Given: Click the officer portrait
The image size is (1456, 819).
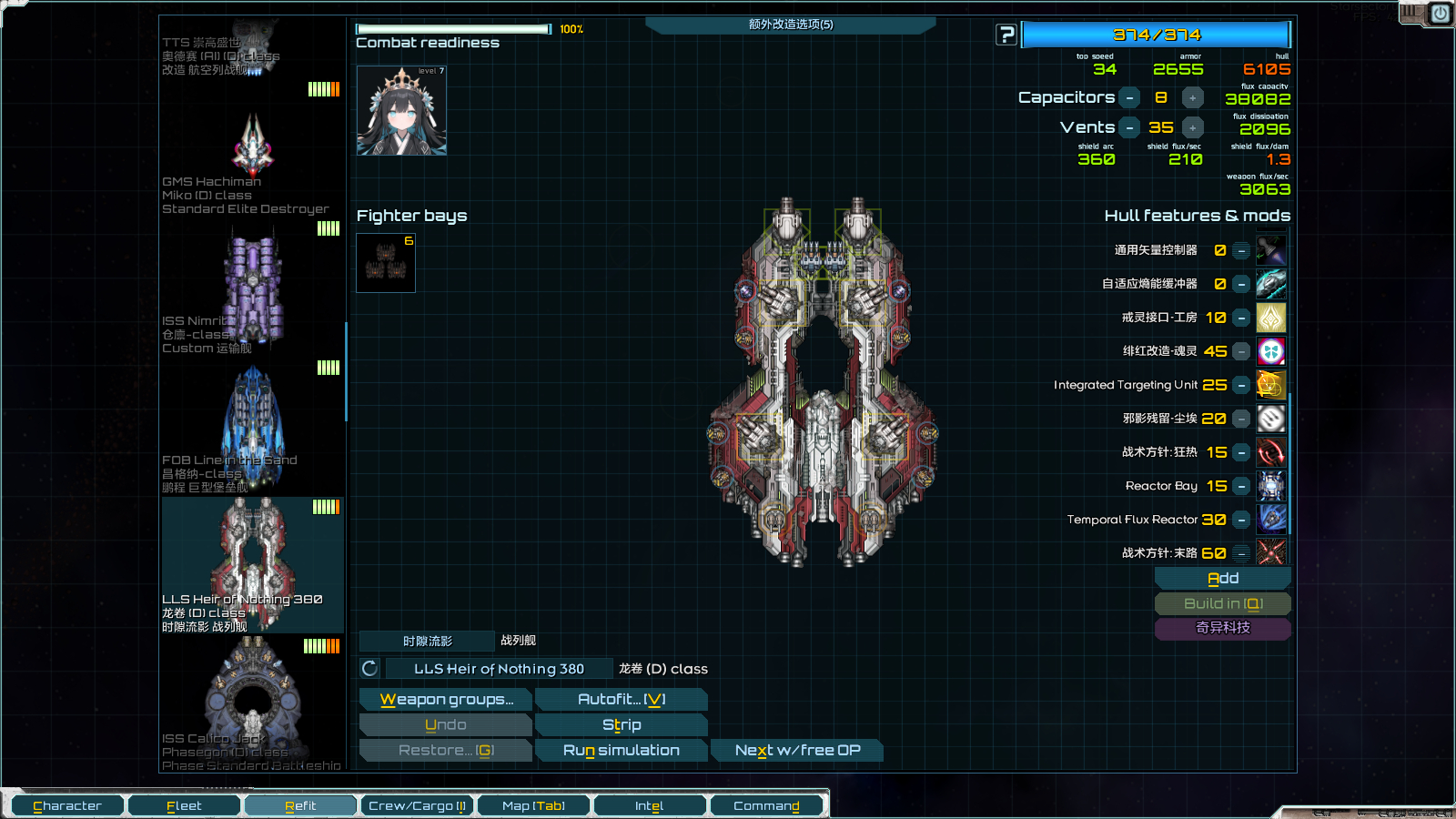Looking at the screenshot, I should 401,110.
